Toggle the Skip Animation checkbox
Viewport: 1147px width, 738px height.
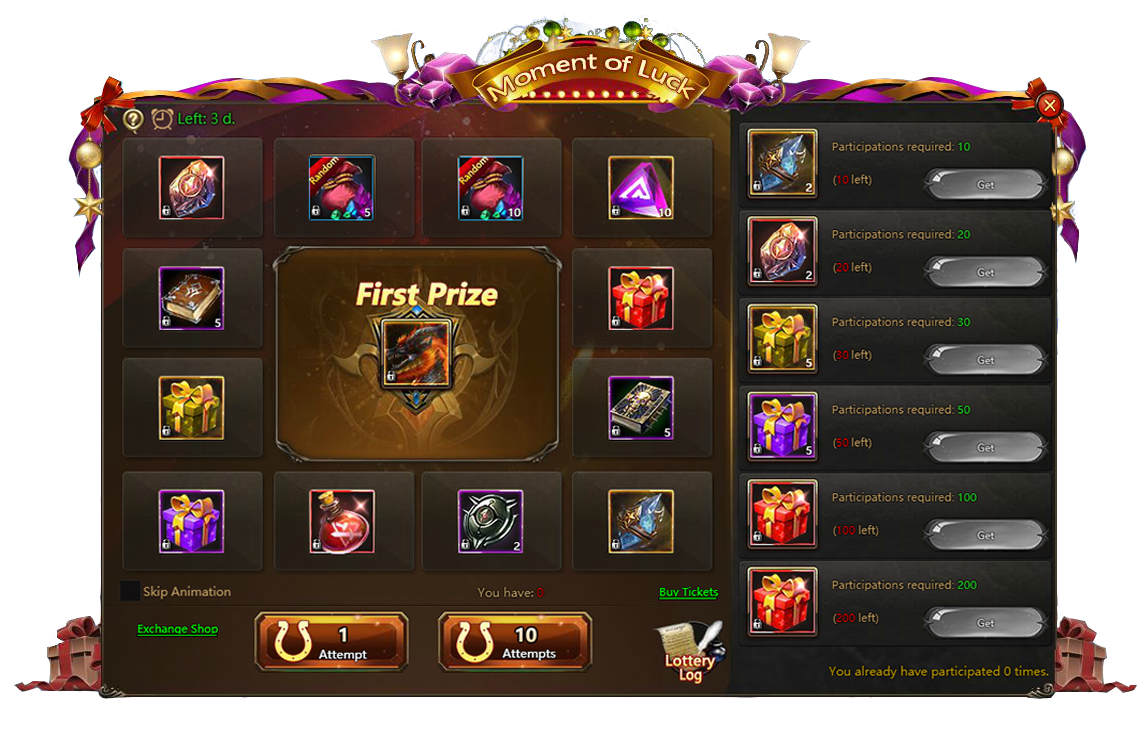click(x=130, y=591)
